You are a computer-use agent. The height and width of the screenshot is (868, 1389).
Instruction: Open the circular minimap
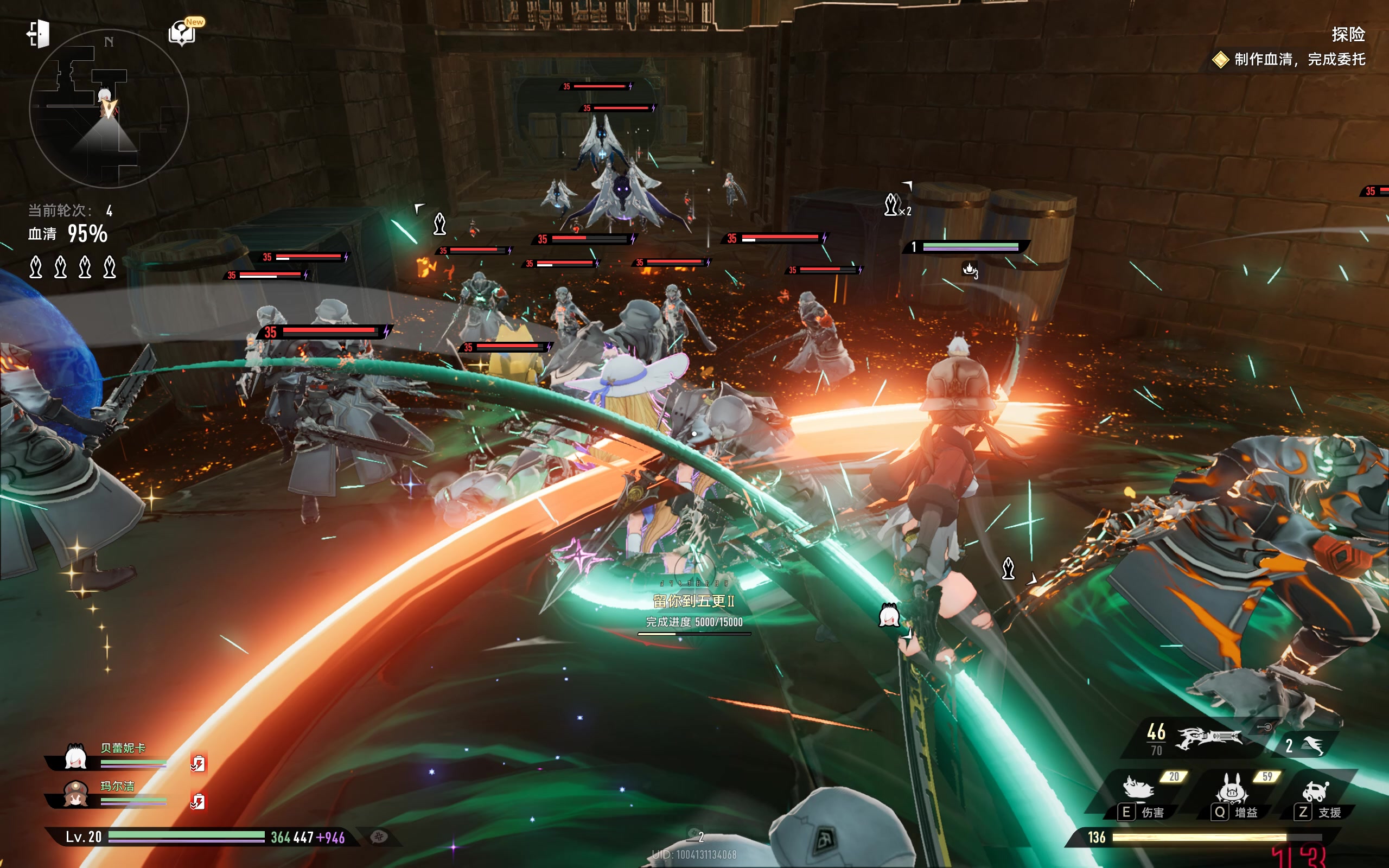109,108
